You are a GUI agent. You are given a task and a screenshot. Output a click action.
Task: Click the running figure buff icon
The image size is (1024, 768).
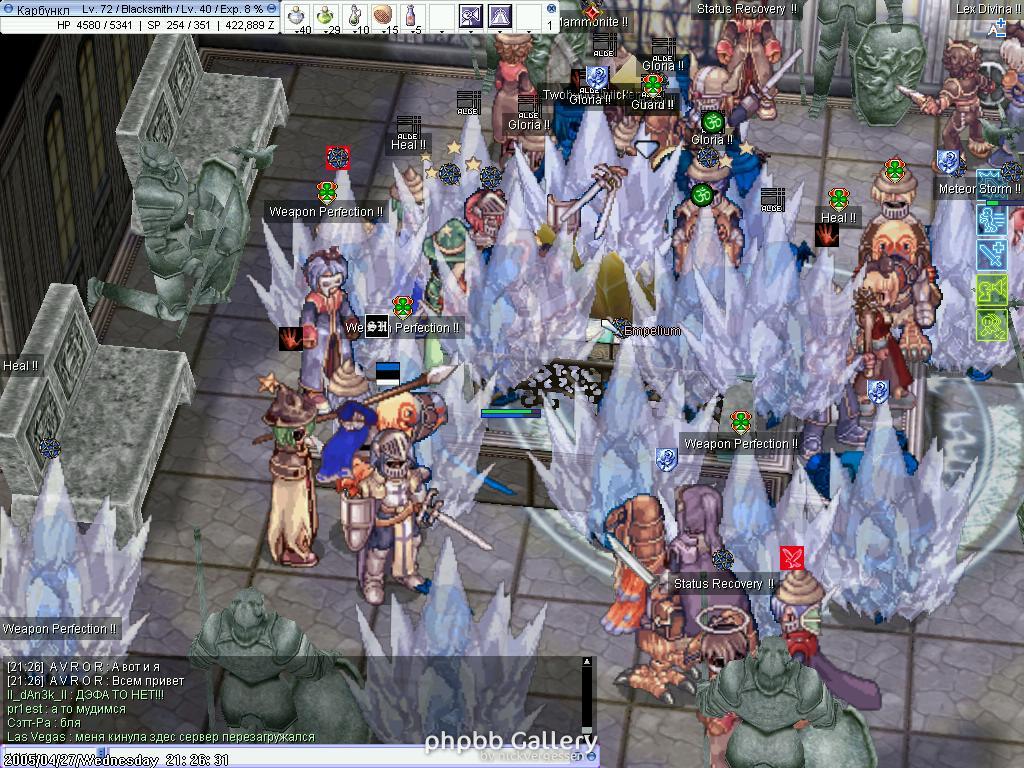point(991,221)
